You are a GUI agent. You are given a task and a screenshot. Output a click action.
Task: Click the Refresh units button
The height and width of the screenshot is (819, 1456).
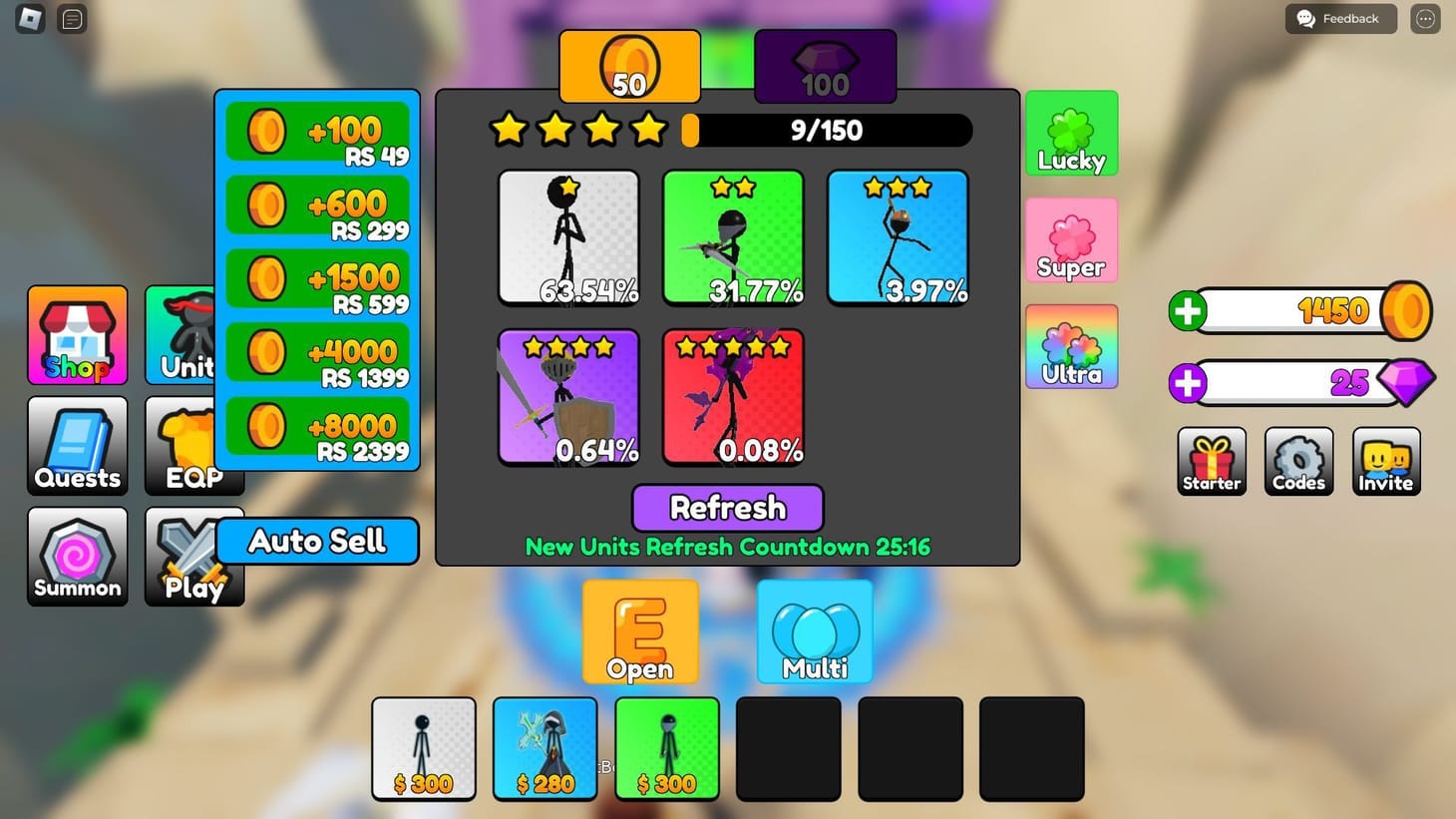(x=727, y=508)
